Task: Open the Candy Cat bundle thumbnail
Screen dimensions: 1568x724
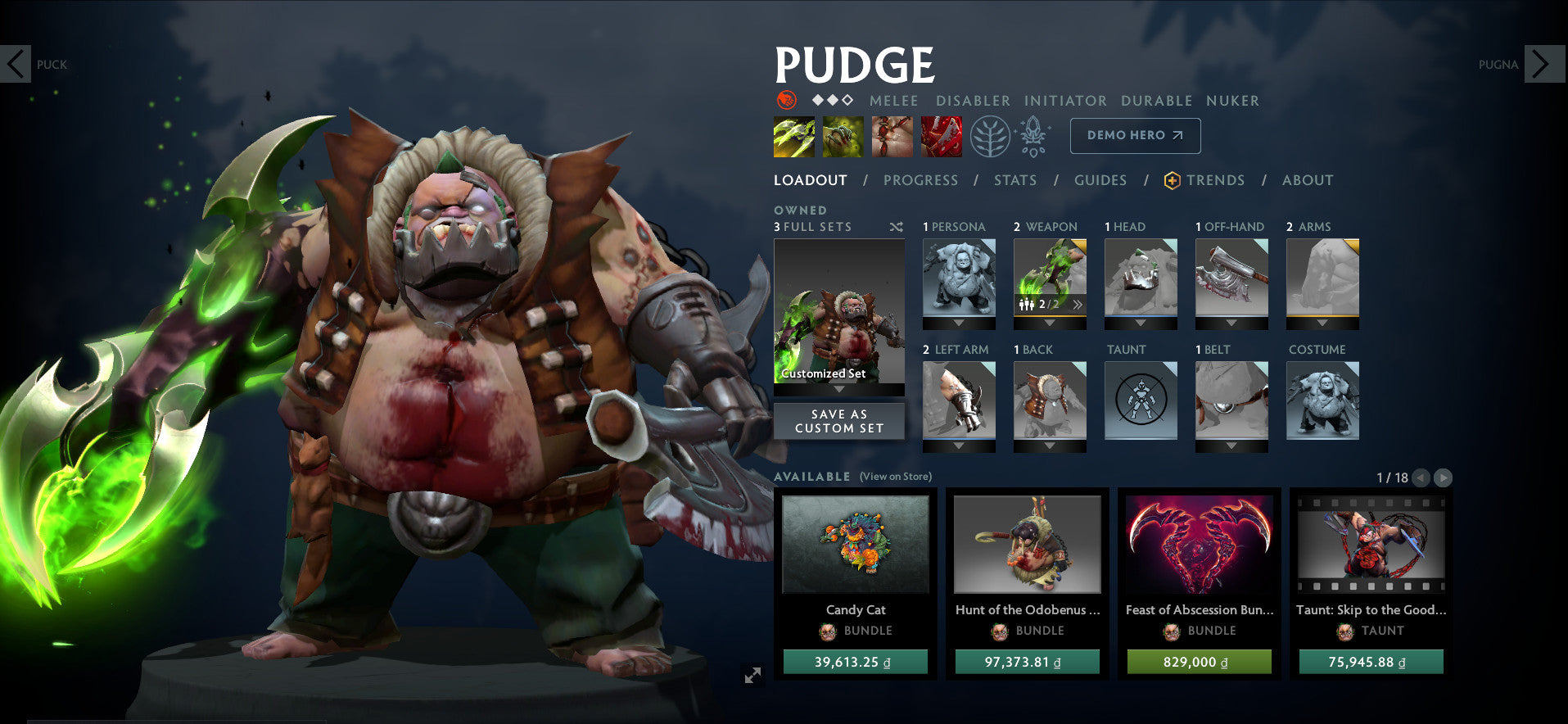Action: 856,545
